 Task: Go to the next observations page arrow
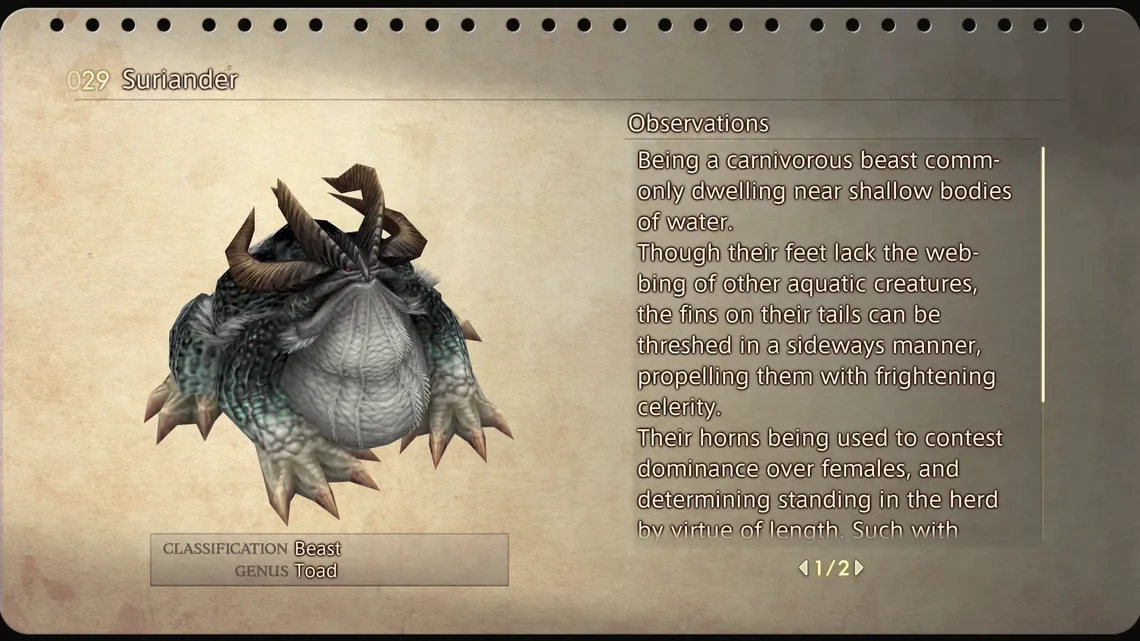coord(859,568)
